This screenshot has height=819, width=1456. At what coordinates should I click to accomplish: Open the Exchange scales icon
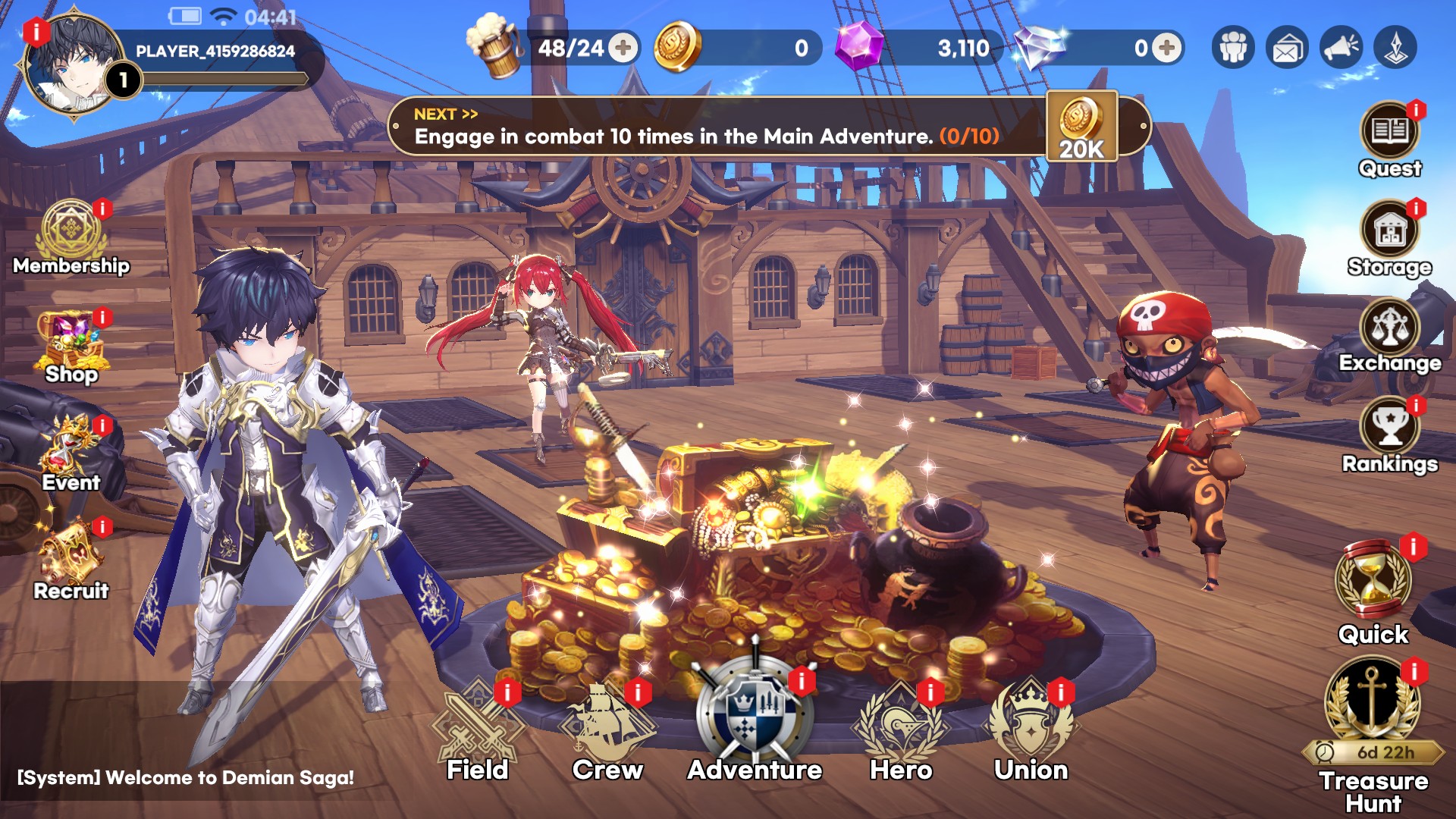pos(1389,330)
